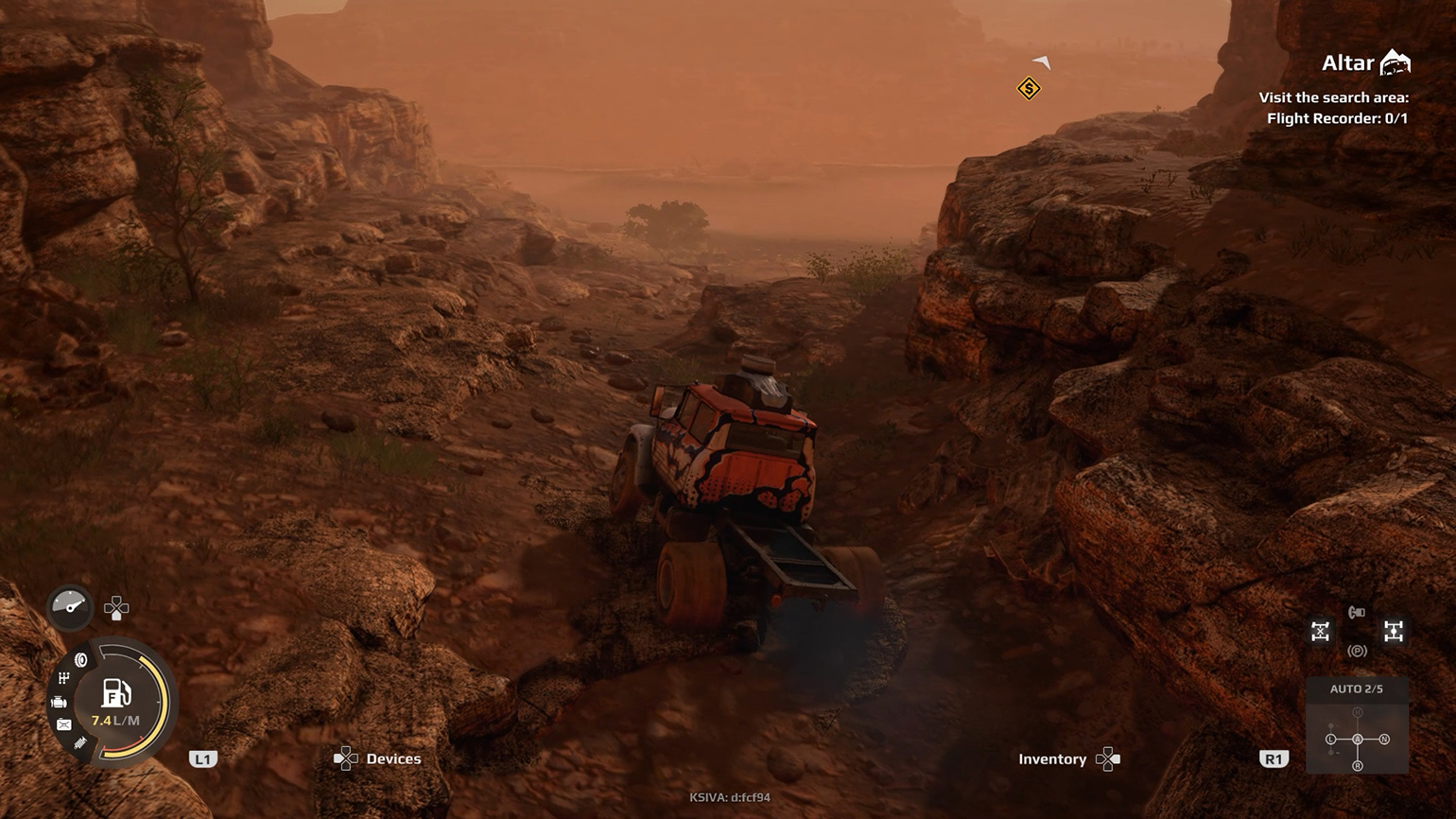Screen dimensions: 1456x819
Task: Engage the differential lock
Action: click(1320, 631)
